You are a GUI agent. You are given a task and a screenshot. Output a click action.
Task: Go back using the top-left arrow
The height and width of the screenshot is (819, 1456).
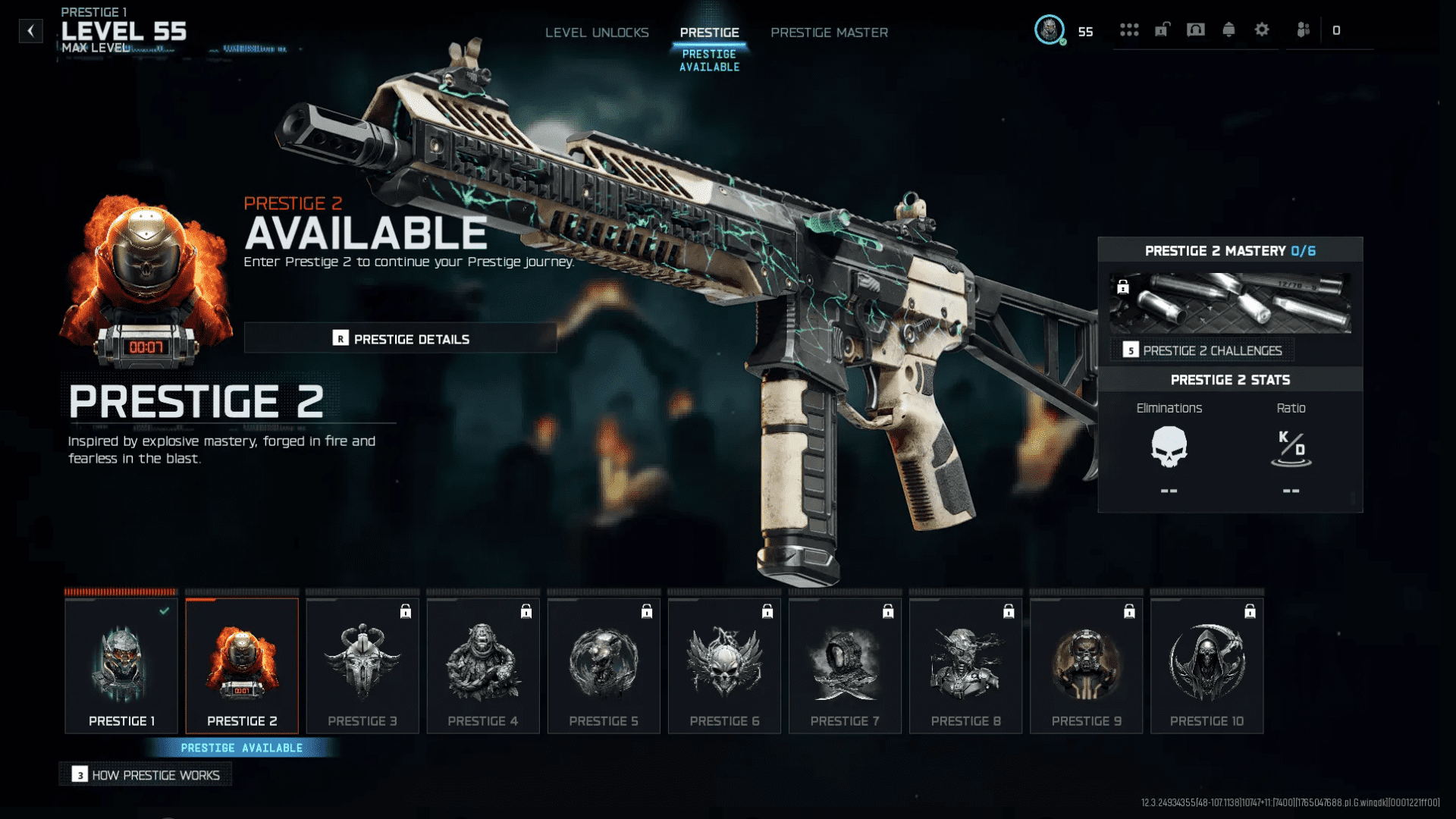point(30,31)
